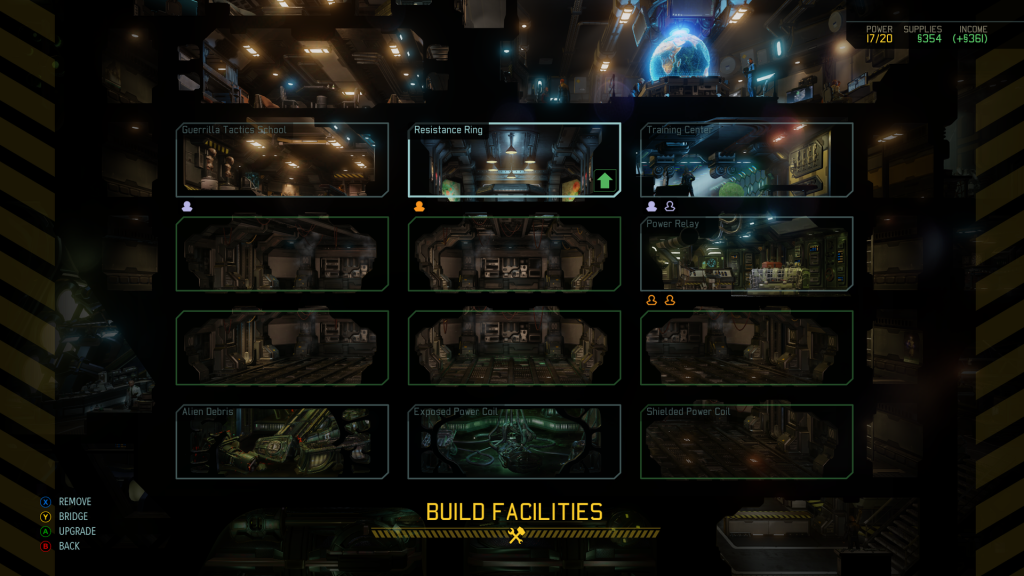Select the Shielded Power Coil room

pyautogui.click(x=746, y=442)
